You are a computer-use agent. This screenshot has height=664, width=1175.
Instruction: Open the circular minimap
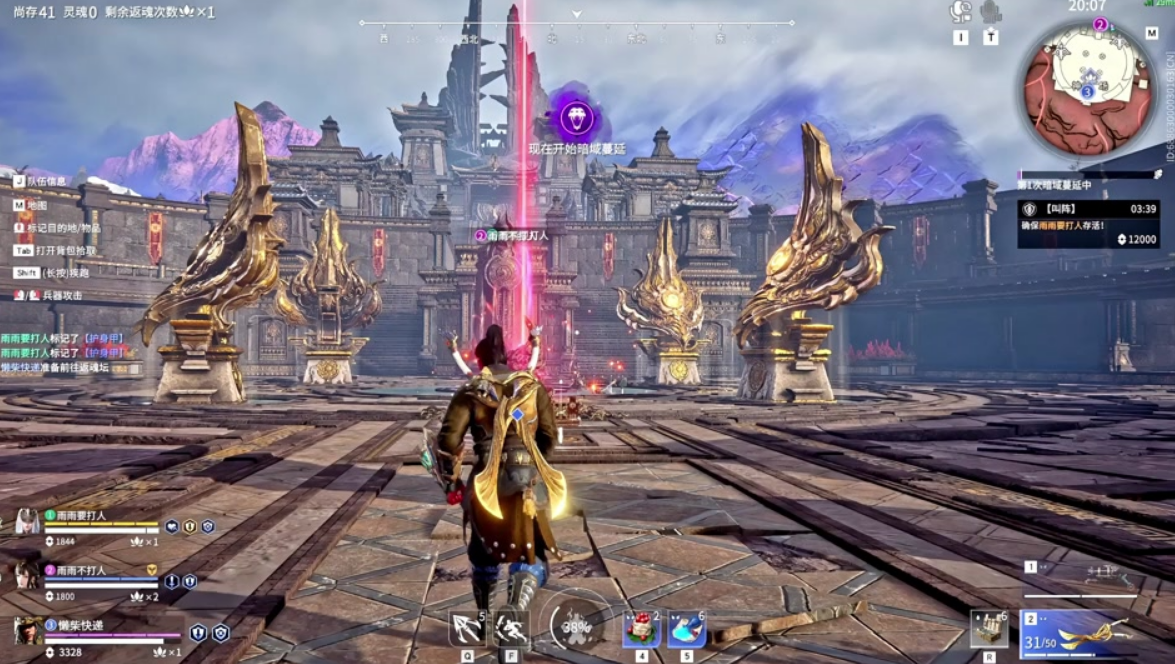tap(1087, 76)
